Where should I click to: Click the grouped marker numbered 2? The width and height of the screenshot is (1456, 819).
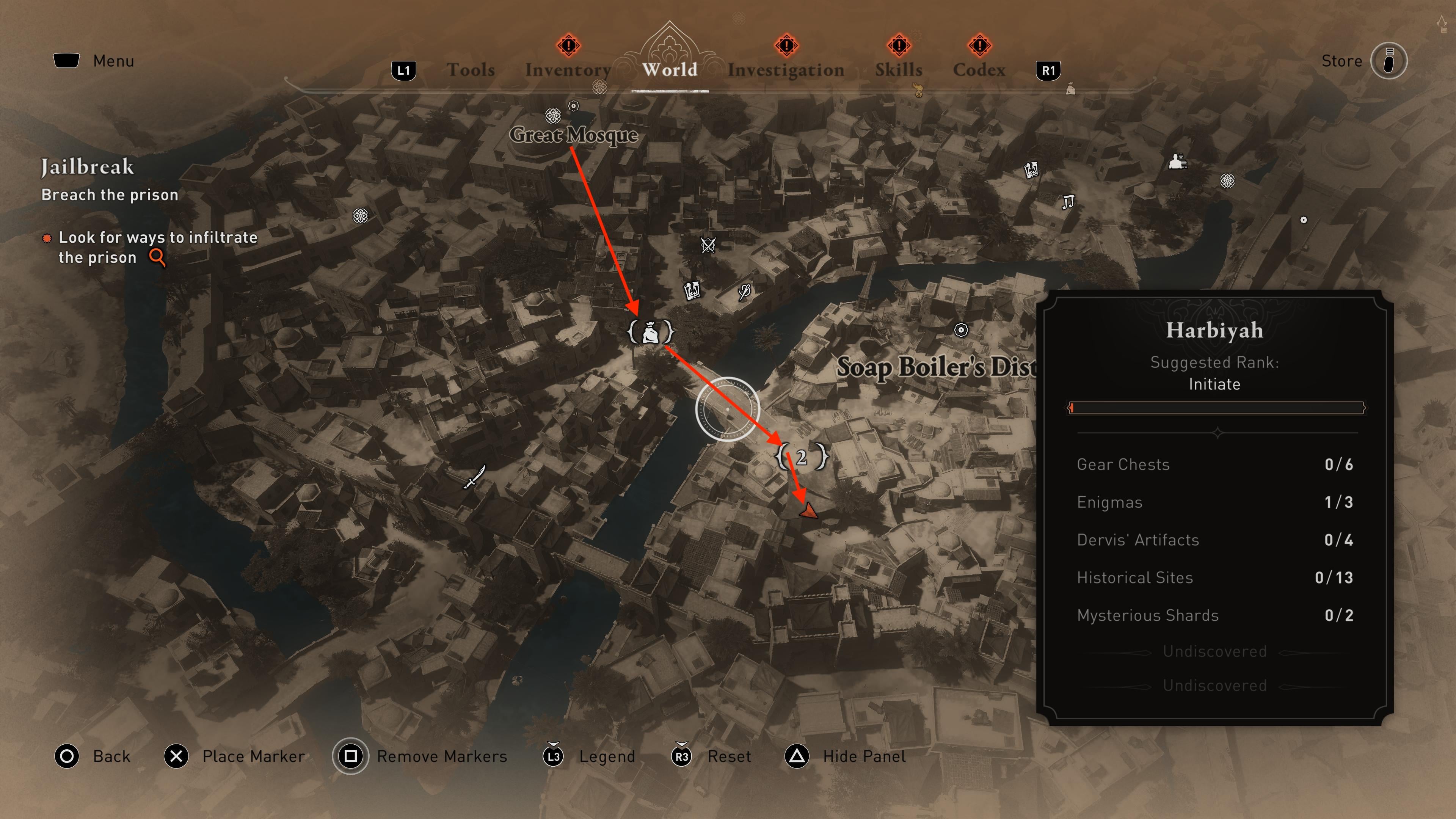click(x=802, y=457)
